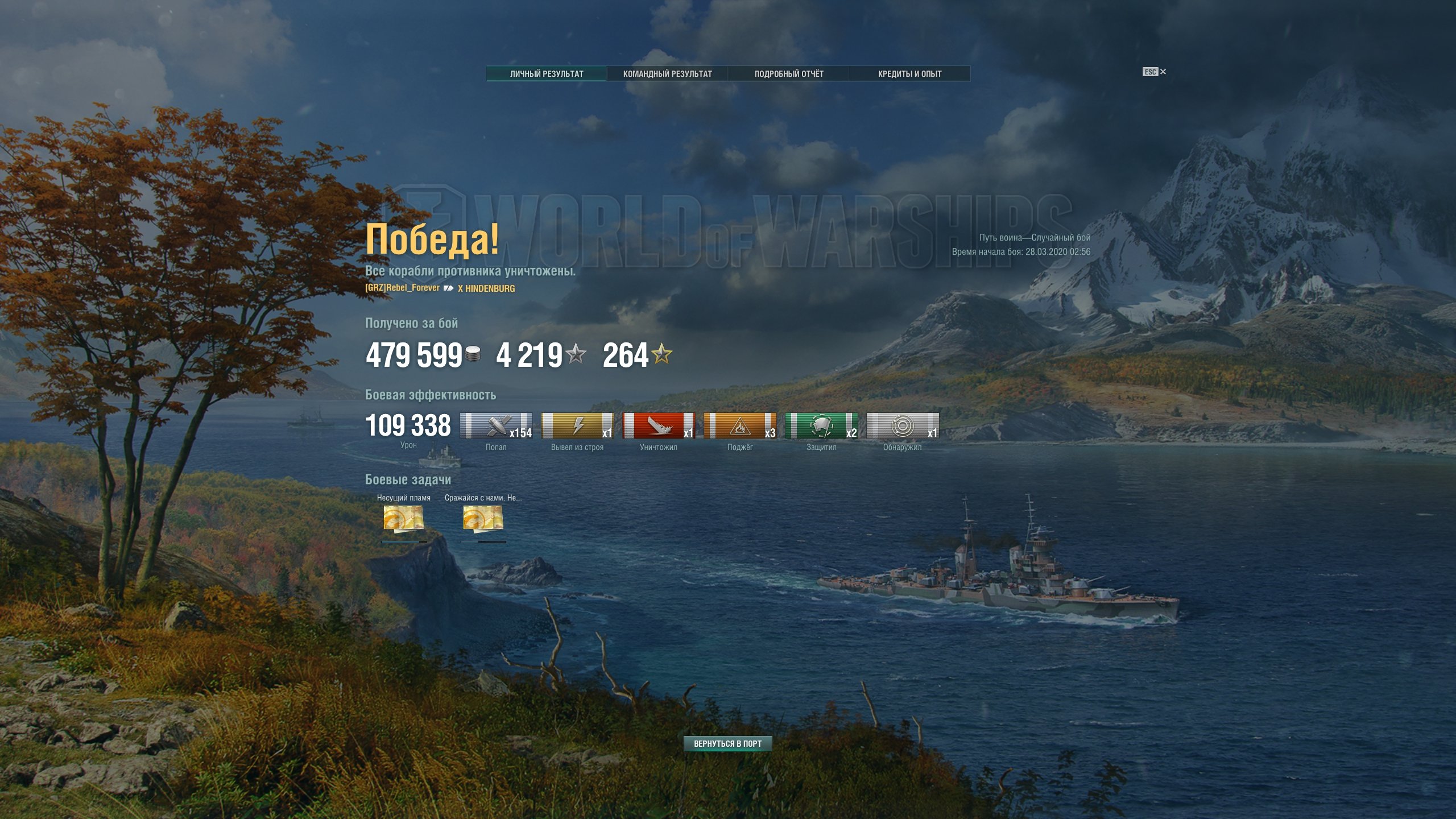The image size is (1456, 819).
Task: Close the results screen with the X
Action: (x=1163, y=72)
